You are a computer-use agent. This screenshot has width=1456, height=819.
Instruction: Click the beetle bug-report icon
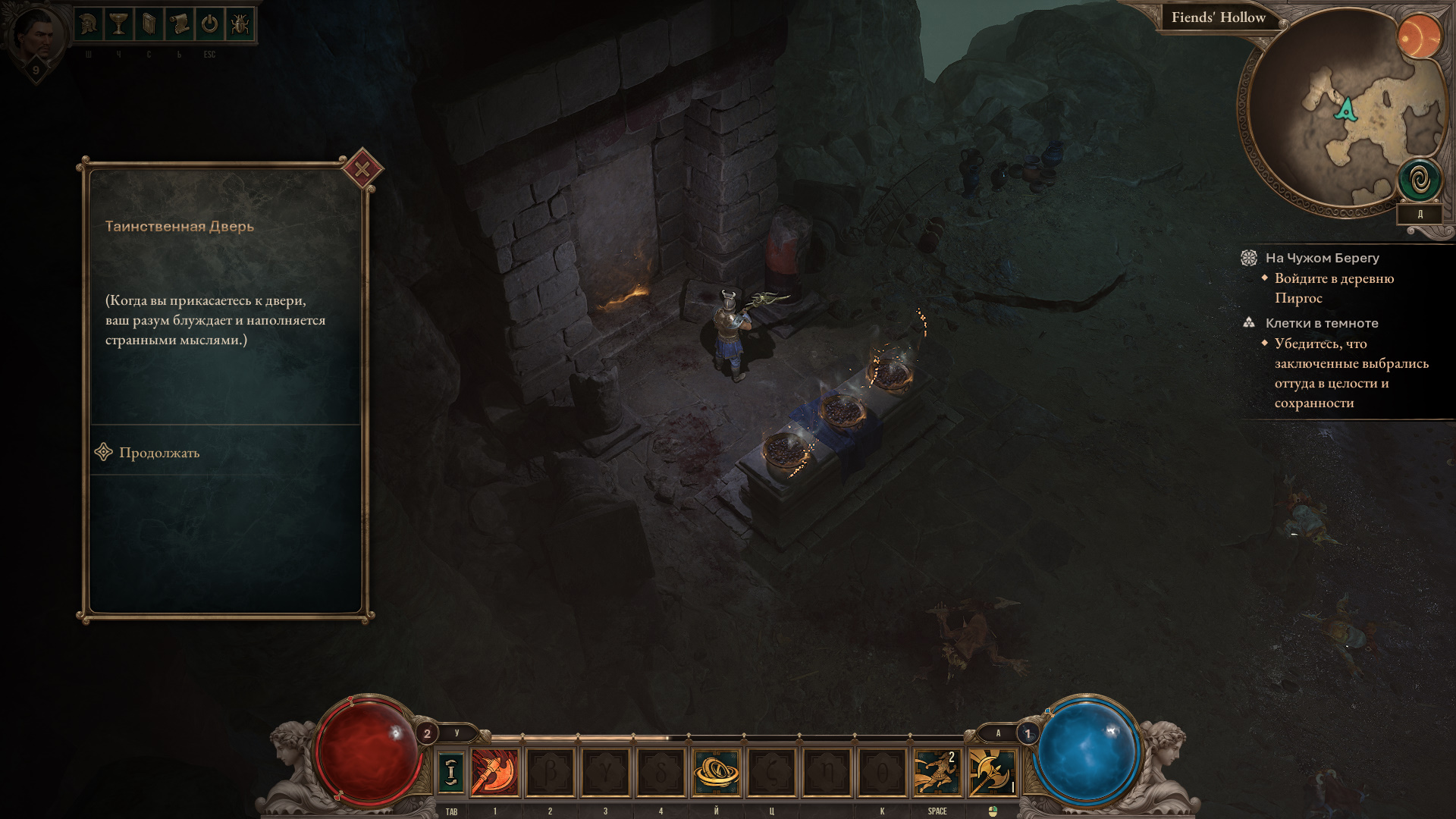240,25
